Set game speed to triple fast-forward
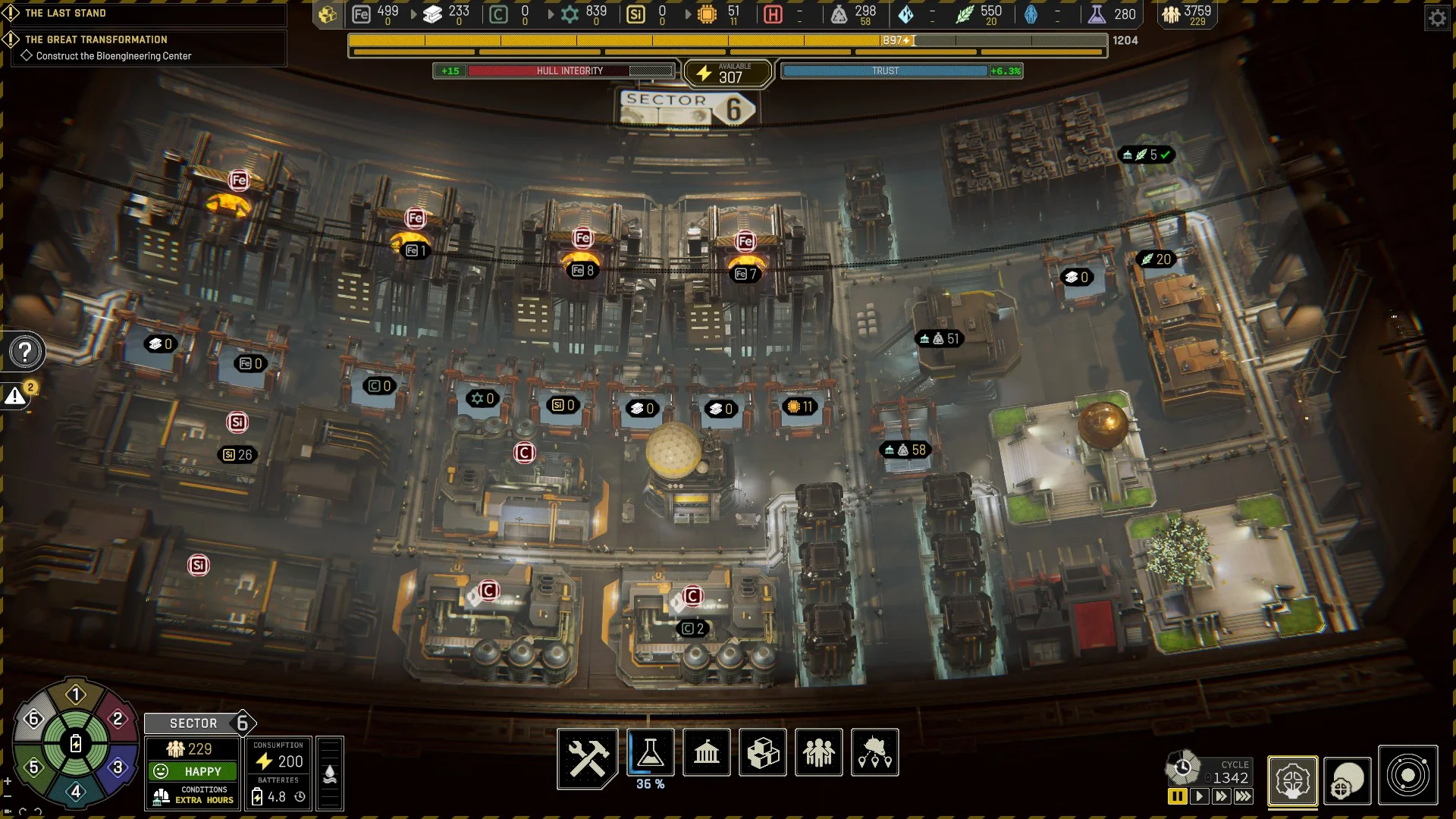 point(1244,796)
